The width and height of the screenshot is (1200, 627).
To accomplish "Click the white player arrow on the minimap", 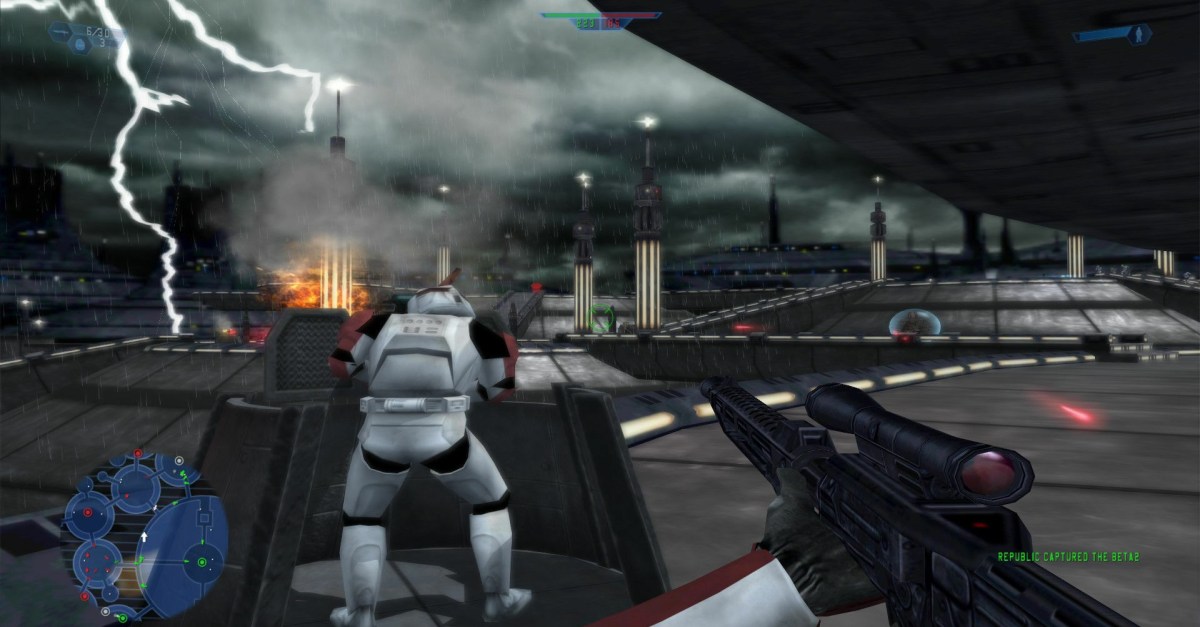I will (143, 539).
